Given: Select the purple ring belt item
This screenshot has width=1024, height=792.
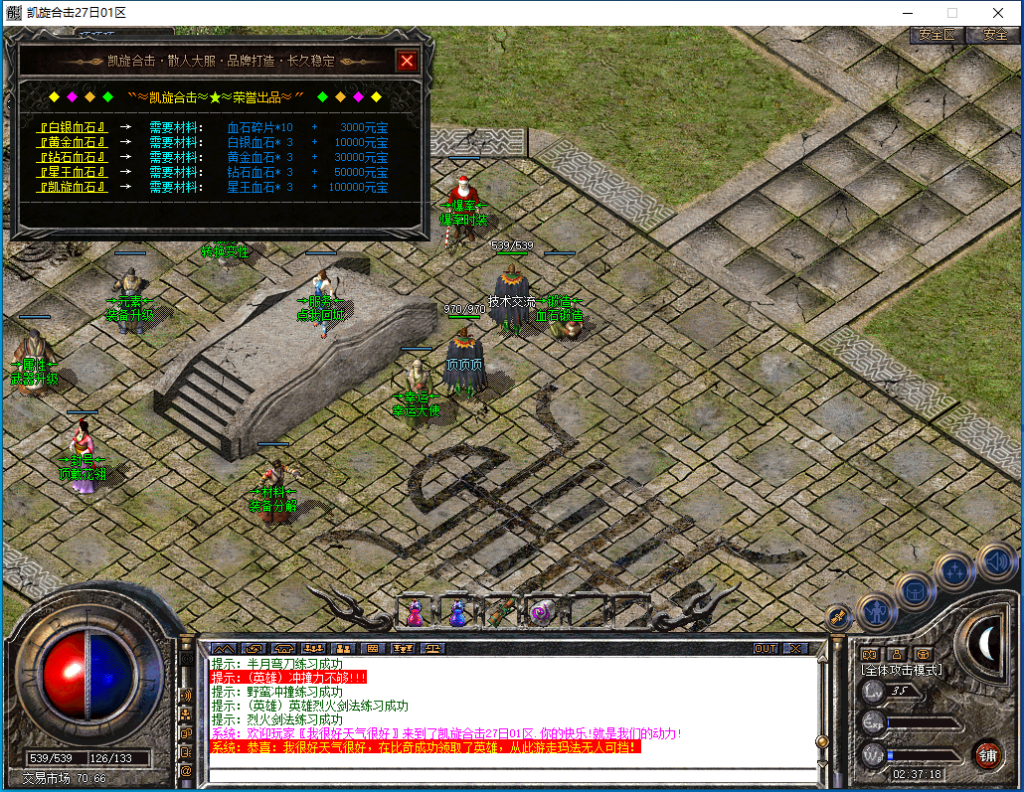Looking at the screenshot, I should (x=540, y=612).
